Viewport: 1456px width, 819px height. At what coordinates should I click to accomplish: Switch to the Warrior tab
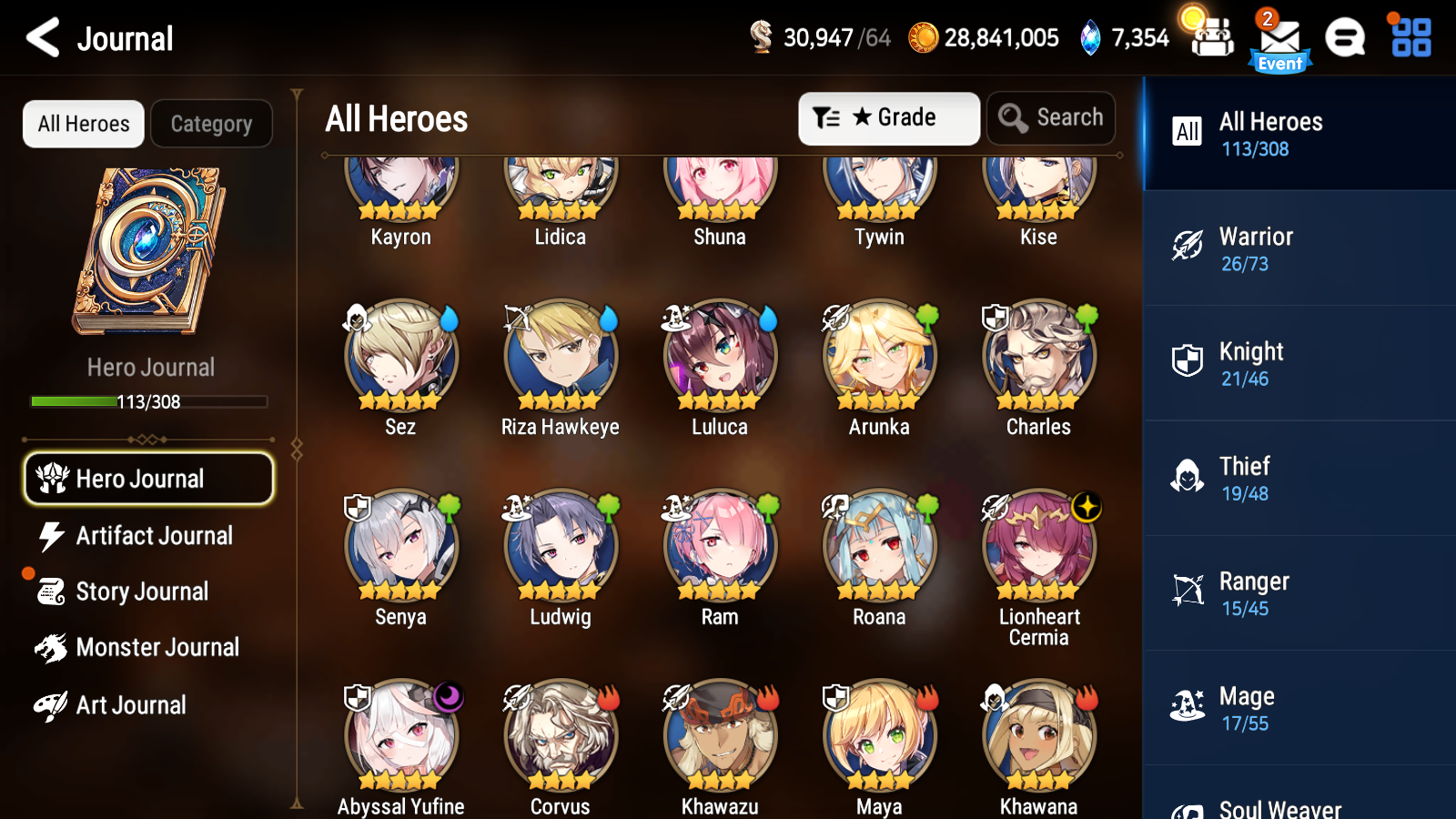coord(1299,248)
